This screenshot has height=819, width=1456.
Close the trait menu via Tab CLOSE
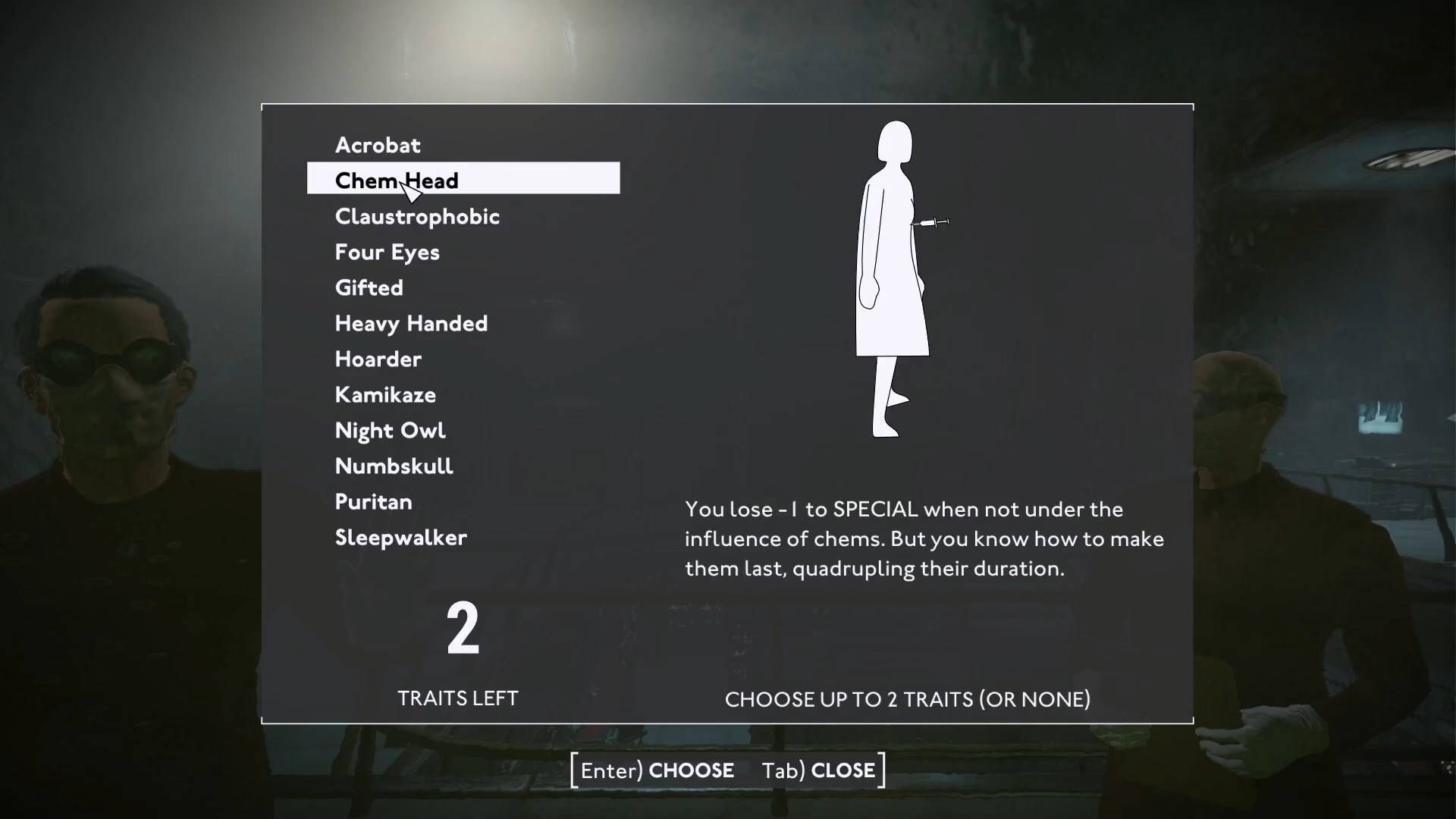click(820, 770)
